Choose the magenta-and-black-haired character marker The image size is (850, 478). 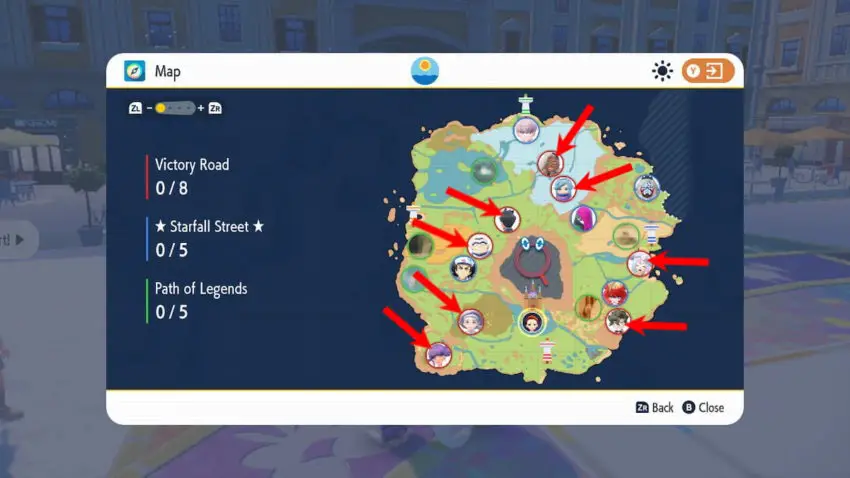coord(582,217)
